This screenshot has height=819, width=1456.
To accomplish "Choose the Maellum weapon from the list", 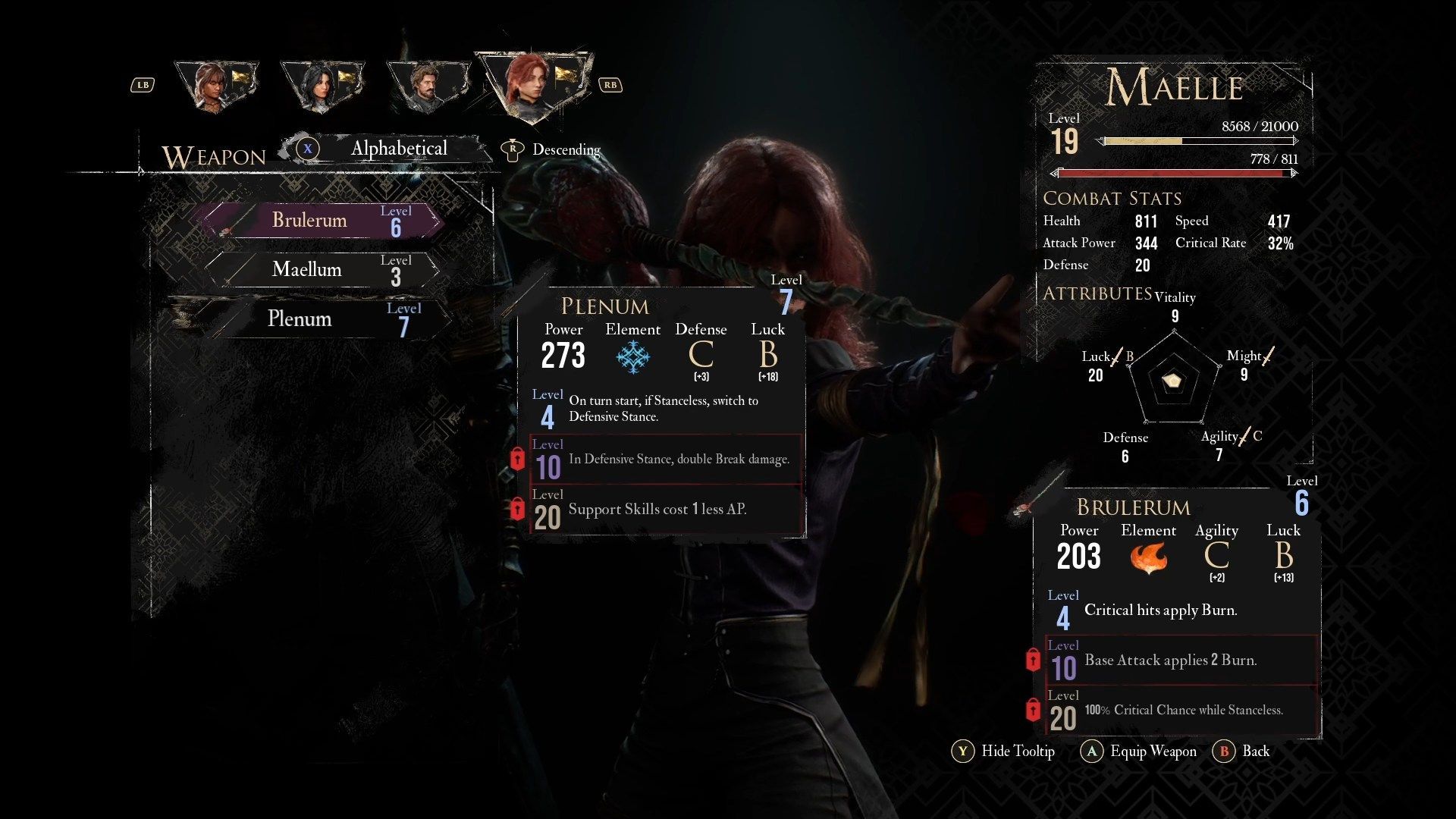I will (322, 270).
